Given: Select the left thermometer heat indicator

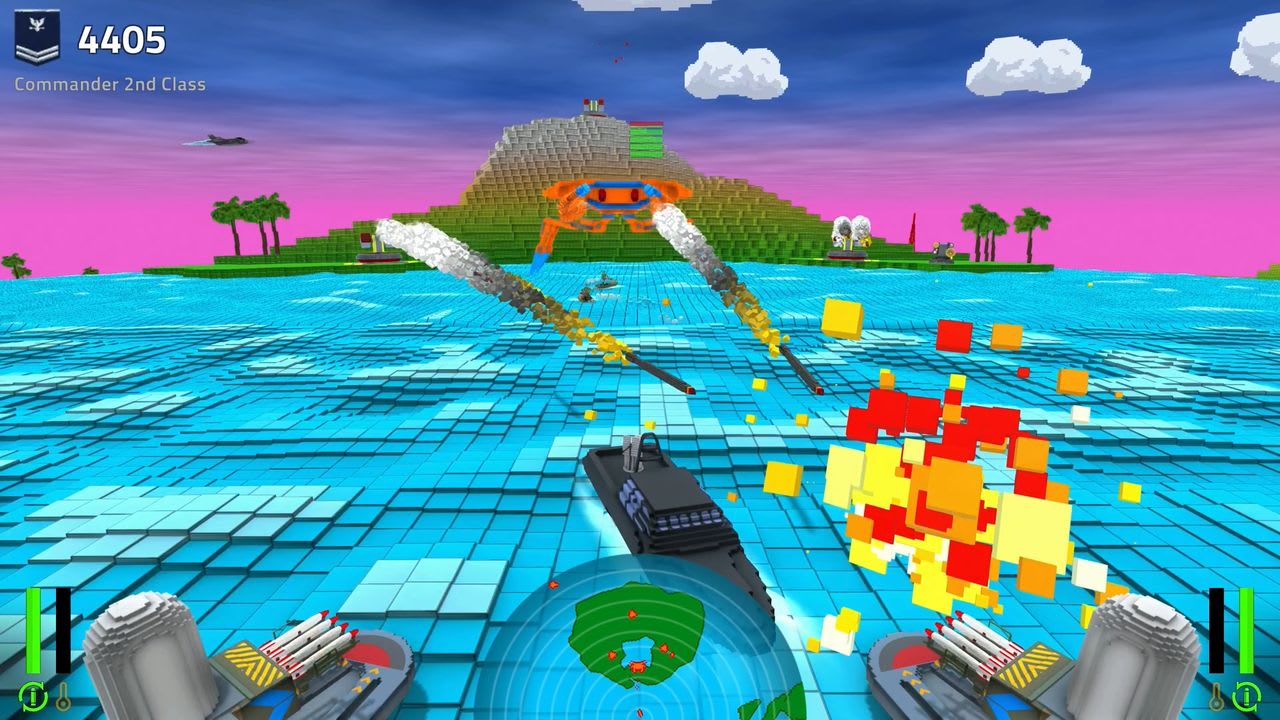Looking at the screenshot, I should [x=64, y=697].
